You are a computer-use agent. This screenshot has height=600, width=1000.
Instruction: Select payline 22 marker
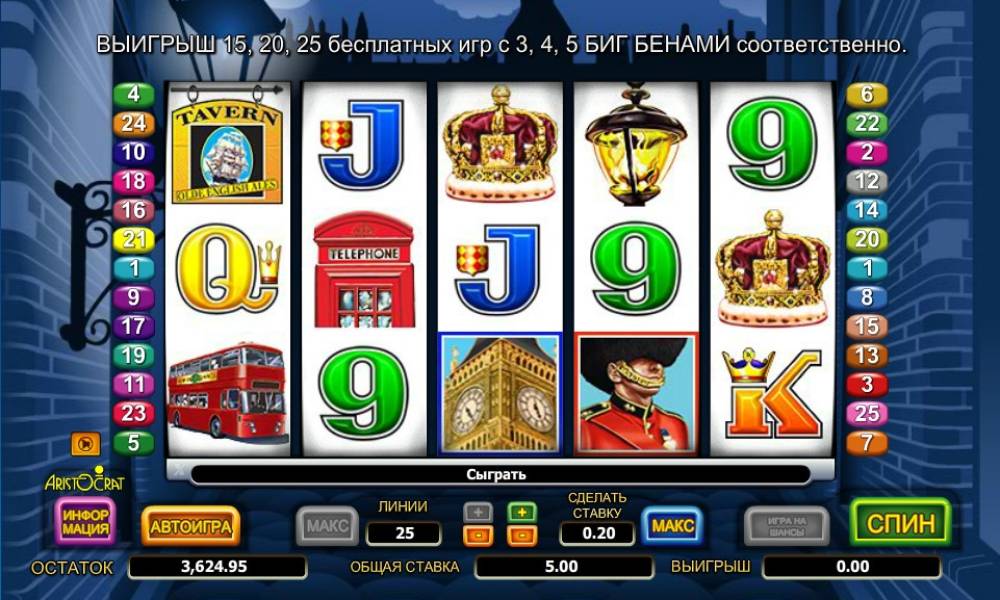(x=867, y=124)
